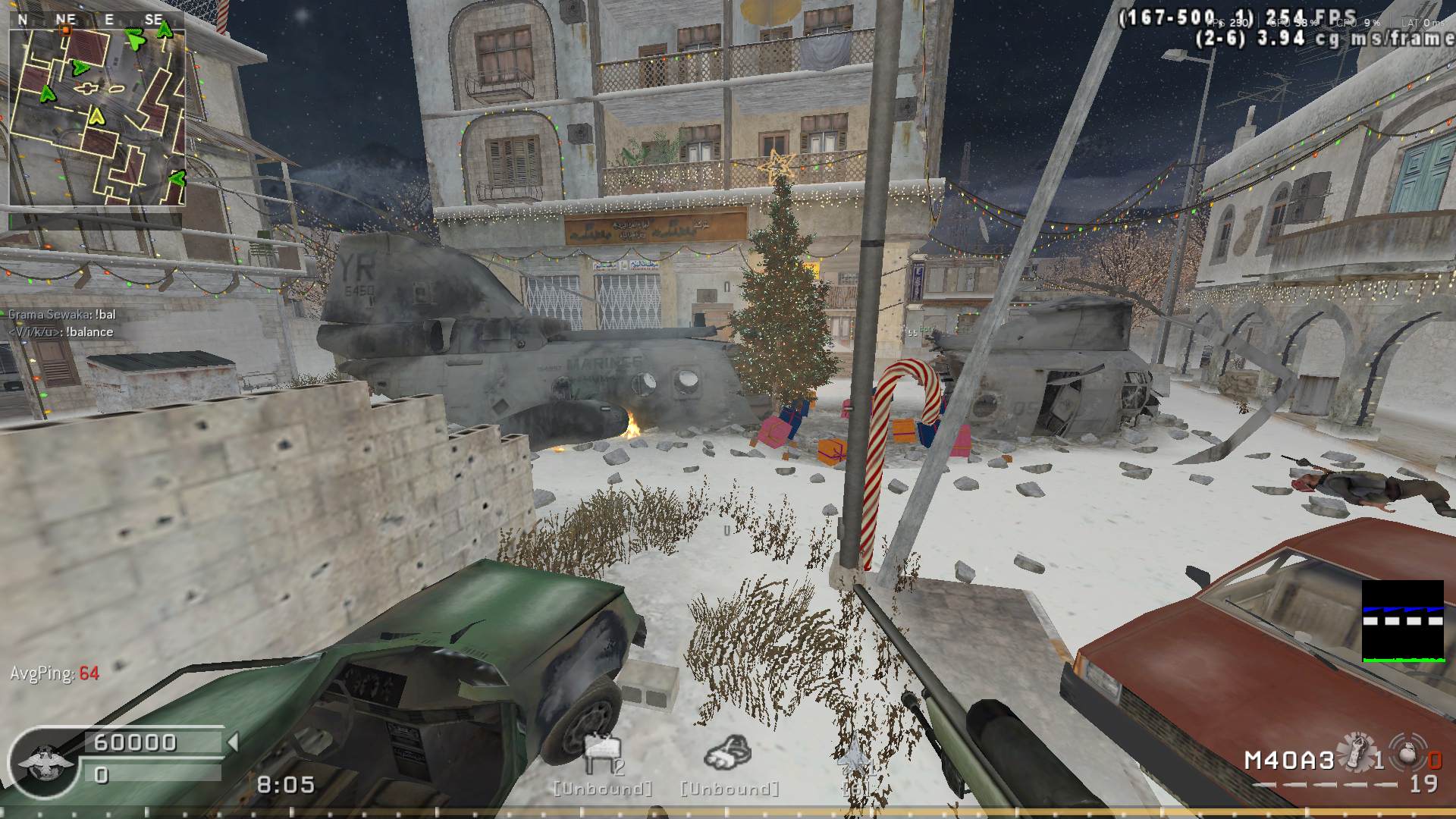Open the lagometer network graph
Screen dimensions: 1456x819
coord(1402,620)
